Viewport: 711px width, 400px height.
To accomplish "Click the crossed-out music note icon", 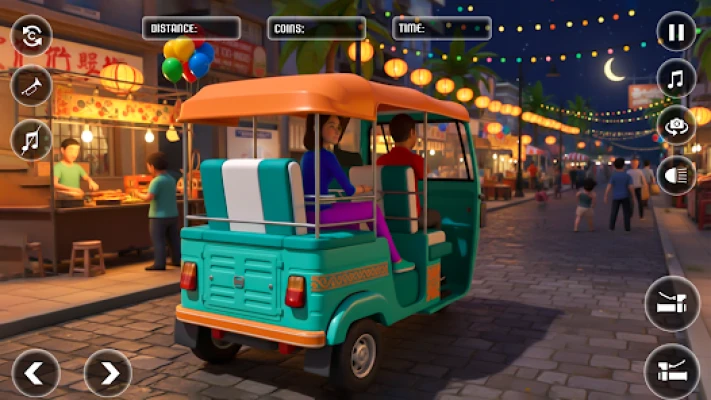I will click(31, 140).
